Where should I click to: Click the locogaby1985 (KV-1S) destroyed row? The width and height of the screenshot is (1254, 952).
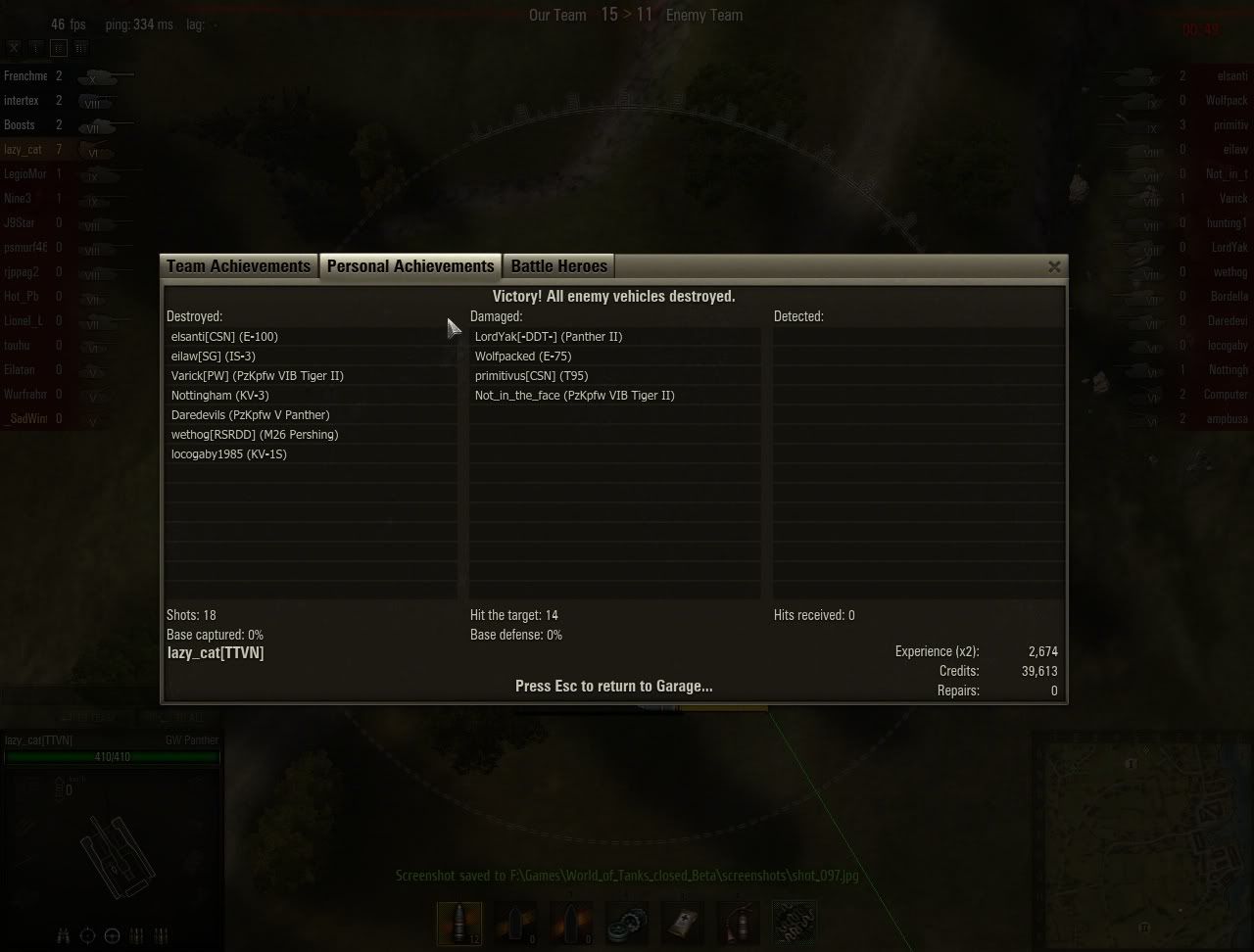coord(228,454)
